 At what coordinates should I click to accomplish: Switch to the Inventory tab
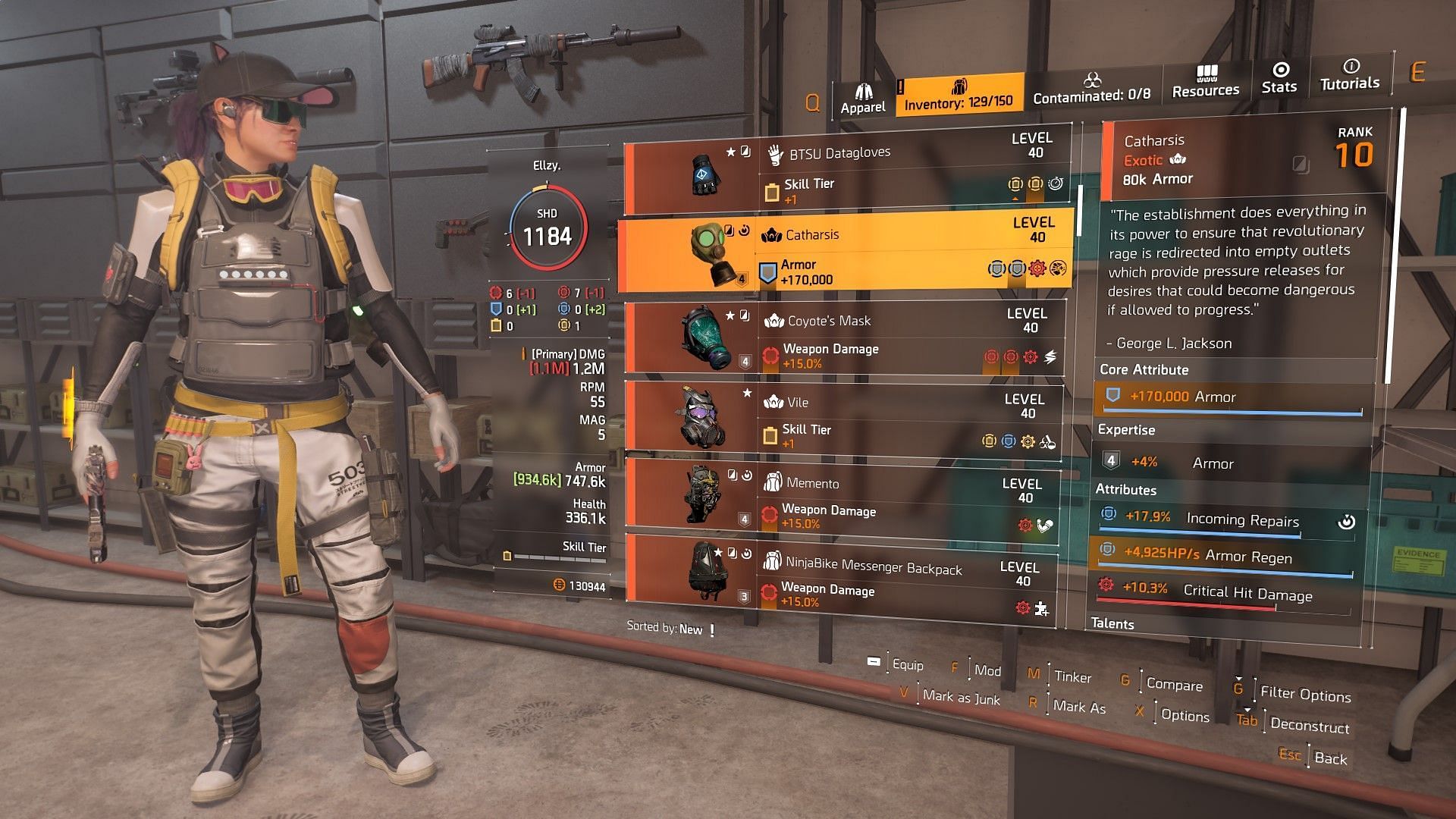click(959, 96)
